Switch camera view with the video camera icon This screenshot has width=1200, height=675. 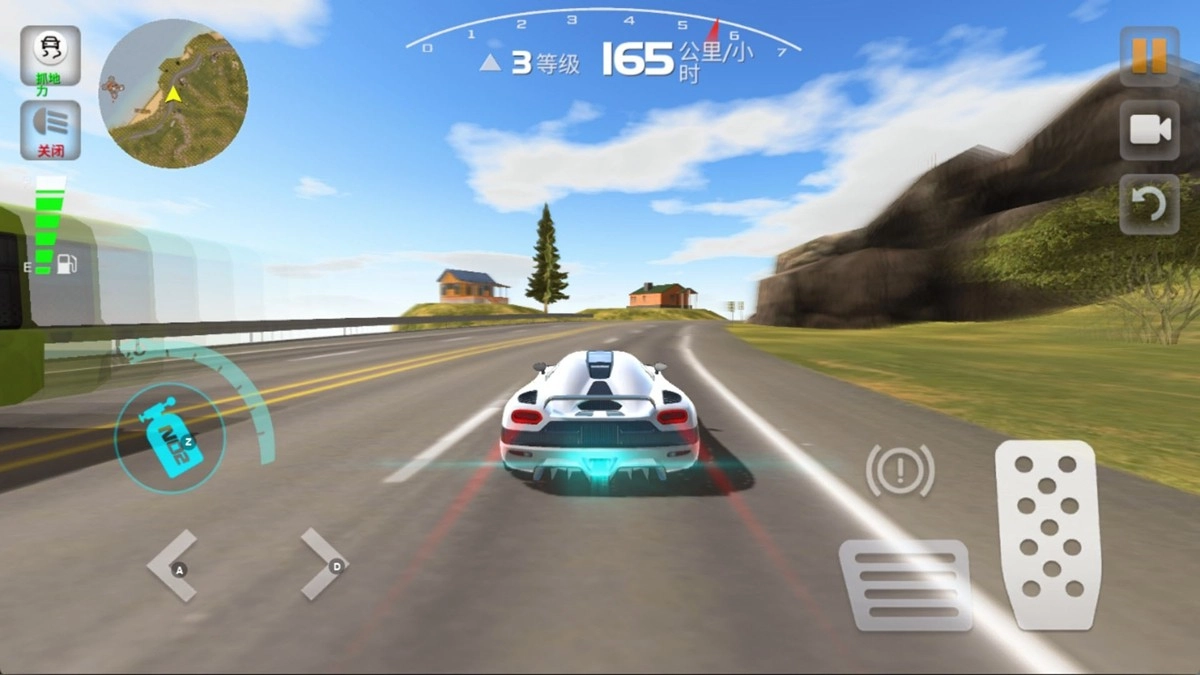pyautogui.click(x=1149, y=130)
